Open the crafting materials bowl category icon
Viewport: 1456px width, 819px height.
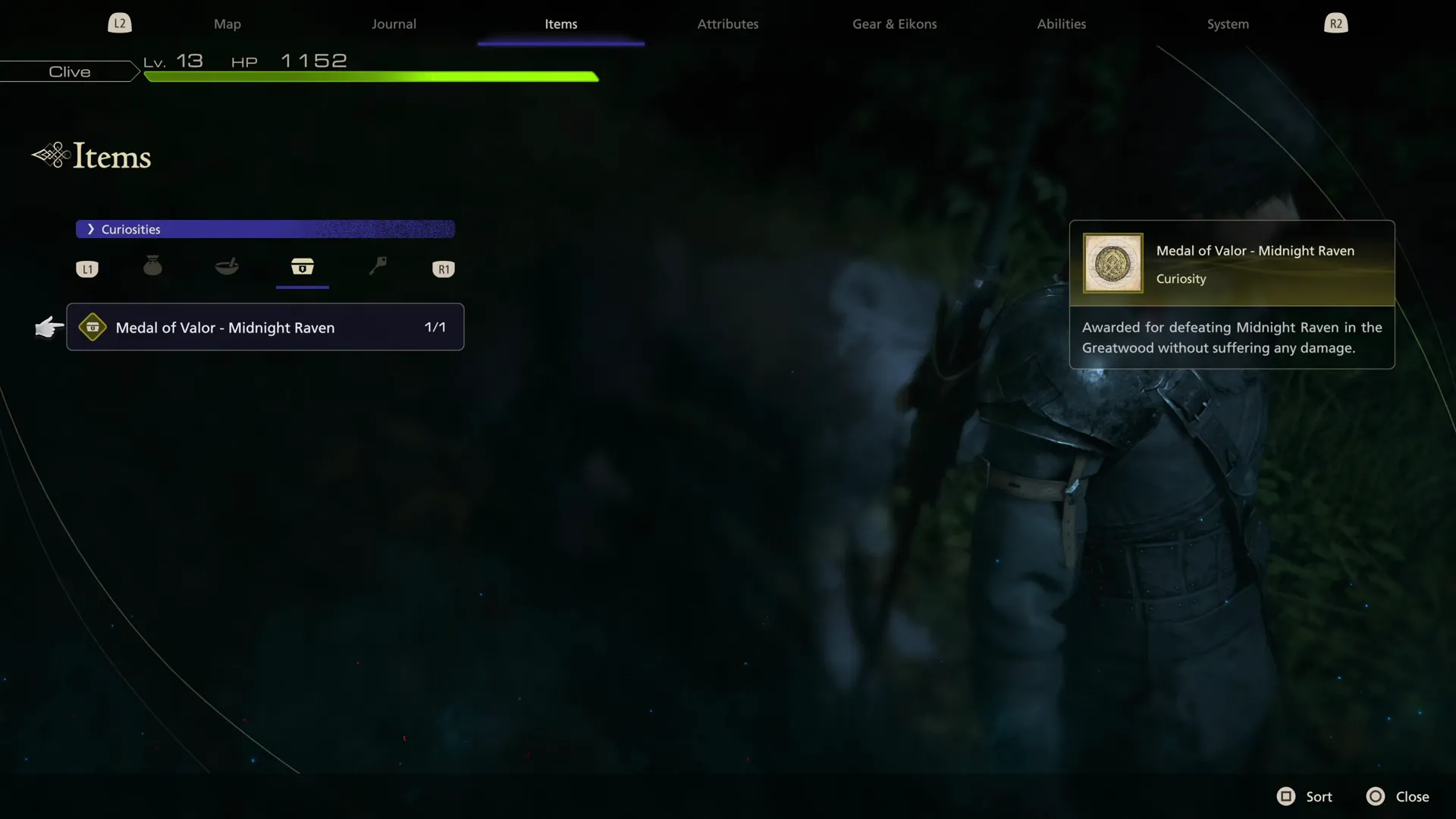[x=227, y=266]
